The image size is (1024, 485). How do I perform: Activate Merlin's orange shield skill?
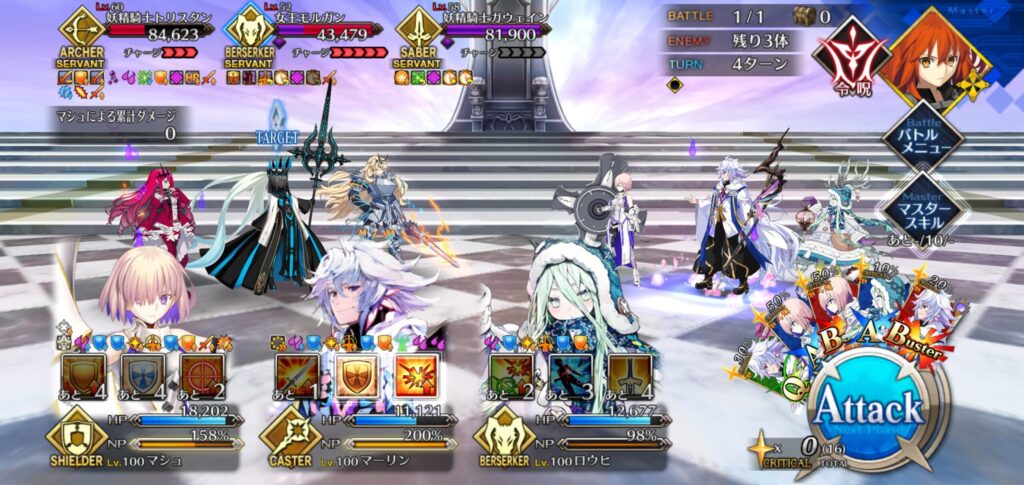(357, 377)
